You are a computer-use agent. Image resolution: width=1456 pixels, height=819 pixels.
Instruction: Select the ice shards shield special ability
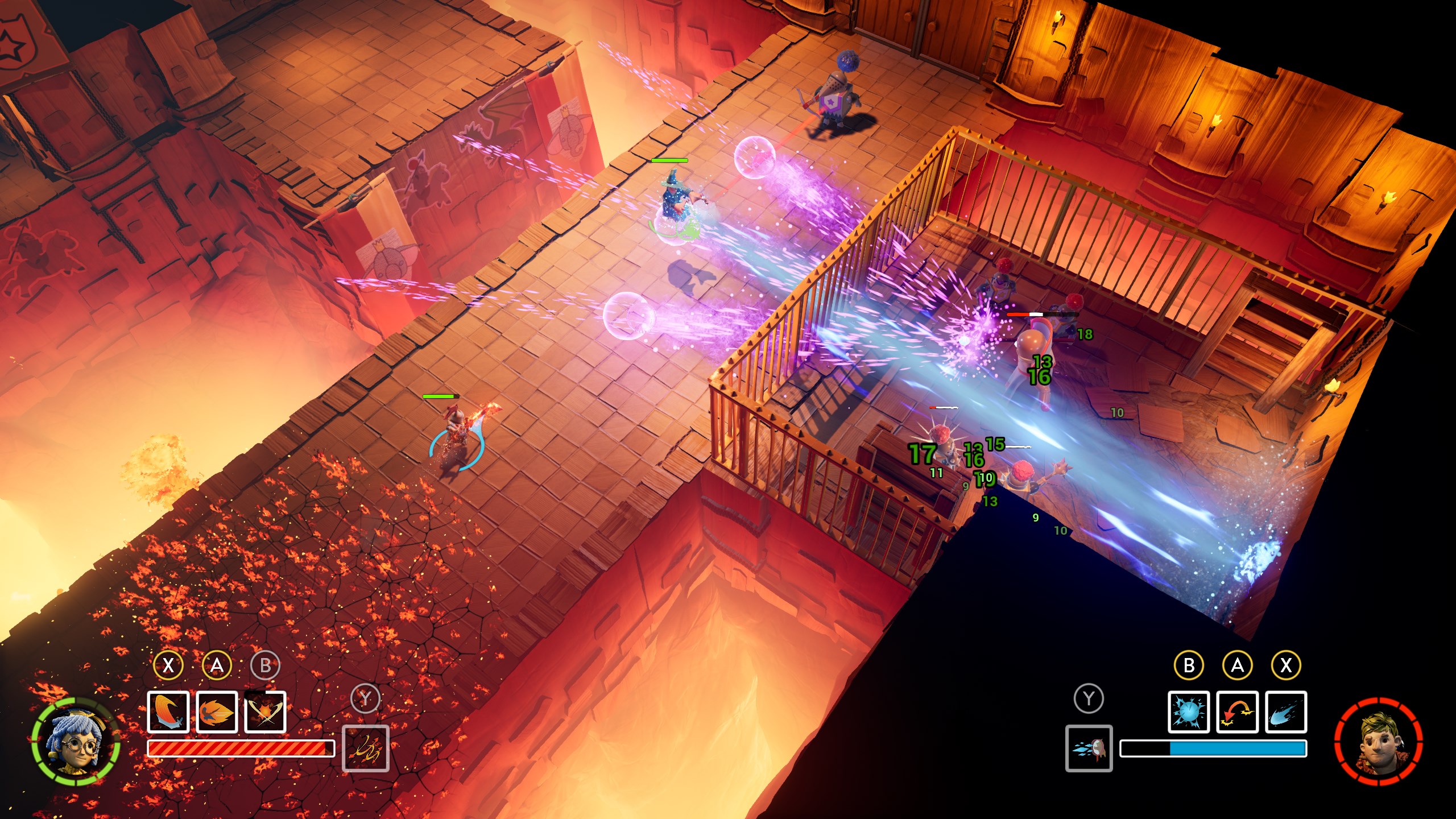point(1089,748)
